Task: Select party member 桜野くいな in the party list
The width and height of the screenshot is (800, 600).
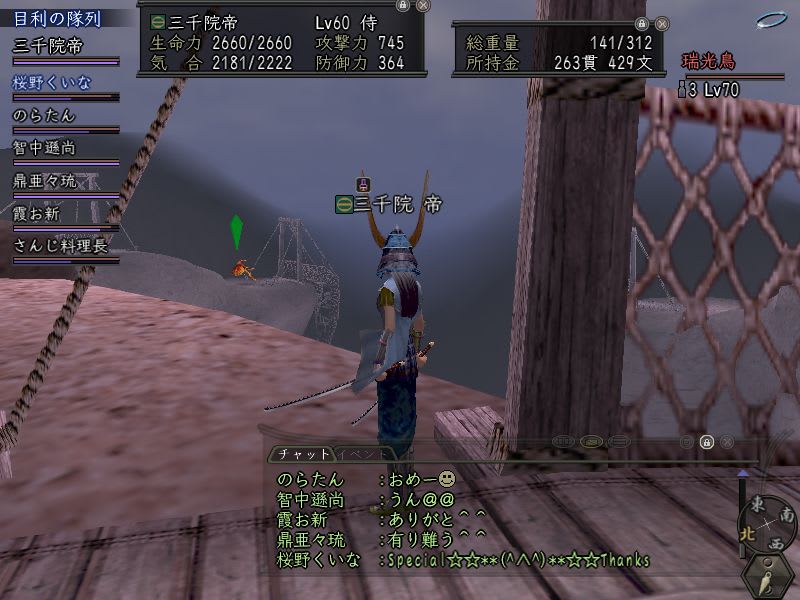Action: click(x=52, y=82)
